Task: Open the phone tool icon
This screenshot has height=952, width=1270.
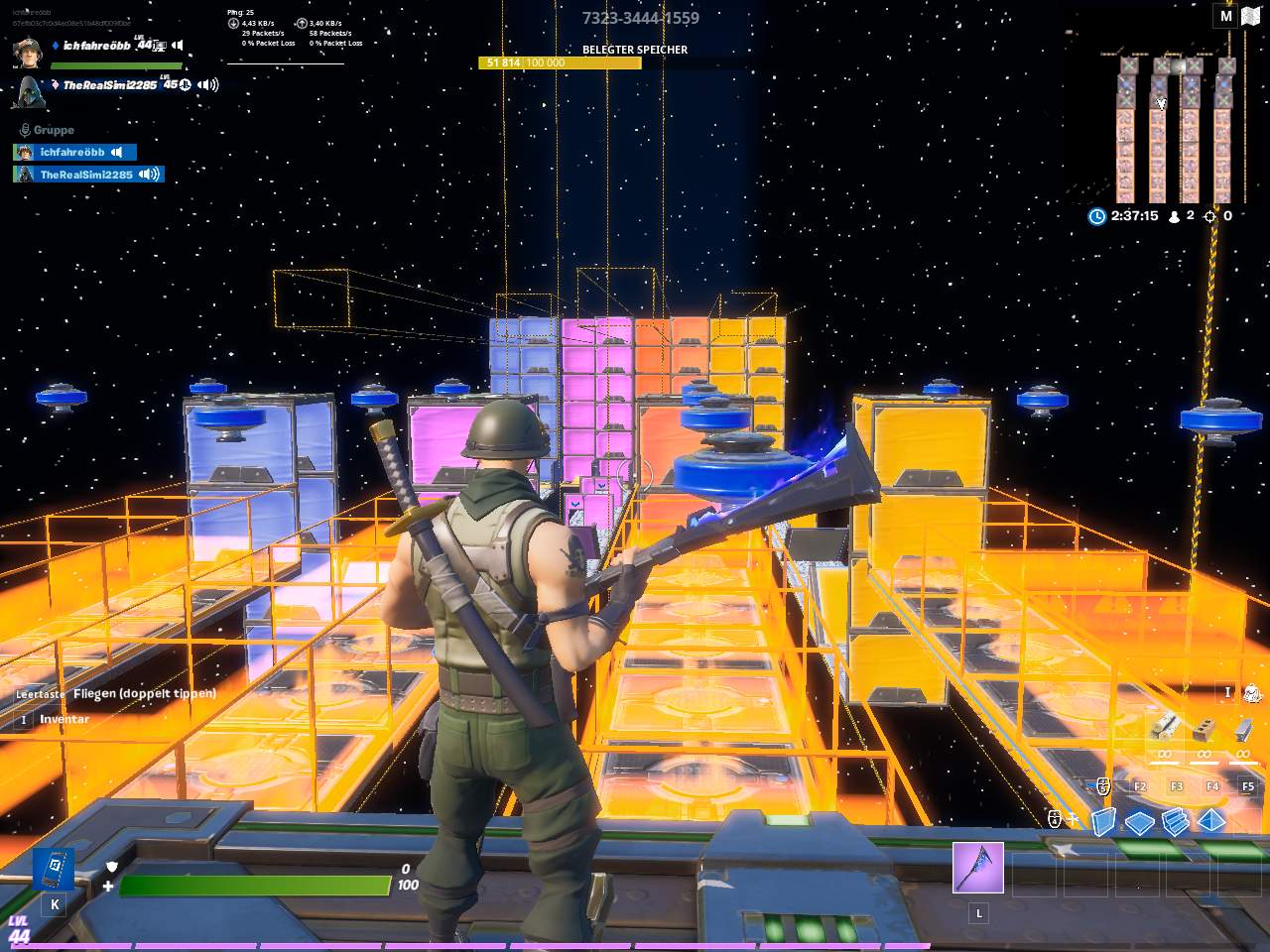Action: tap(54, 870)
